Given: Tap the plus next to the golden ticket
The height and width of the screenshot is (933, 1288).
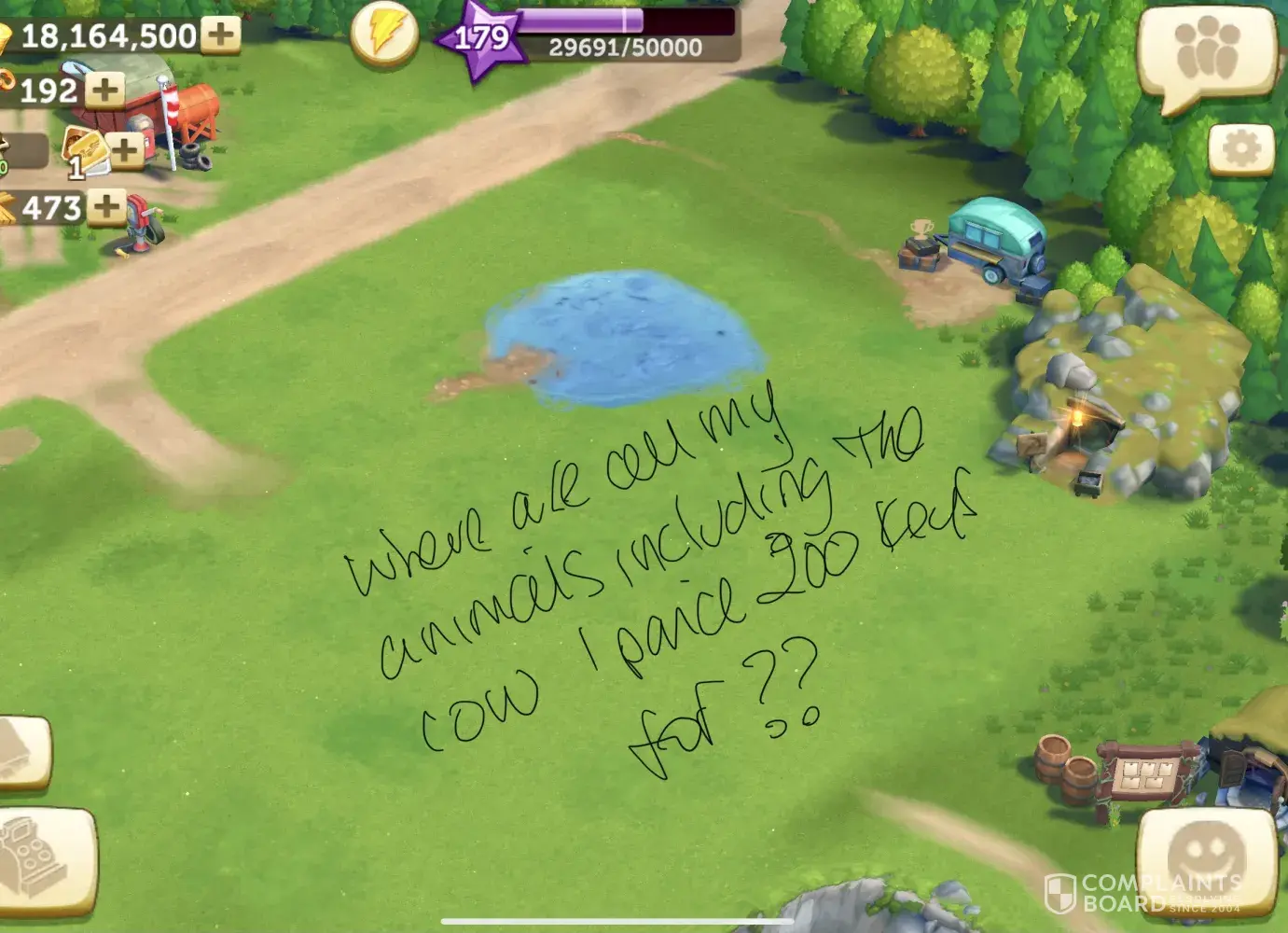Looking at the screenshot, I should pos(125,149).
